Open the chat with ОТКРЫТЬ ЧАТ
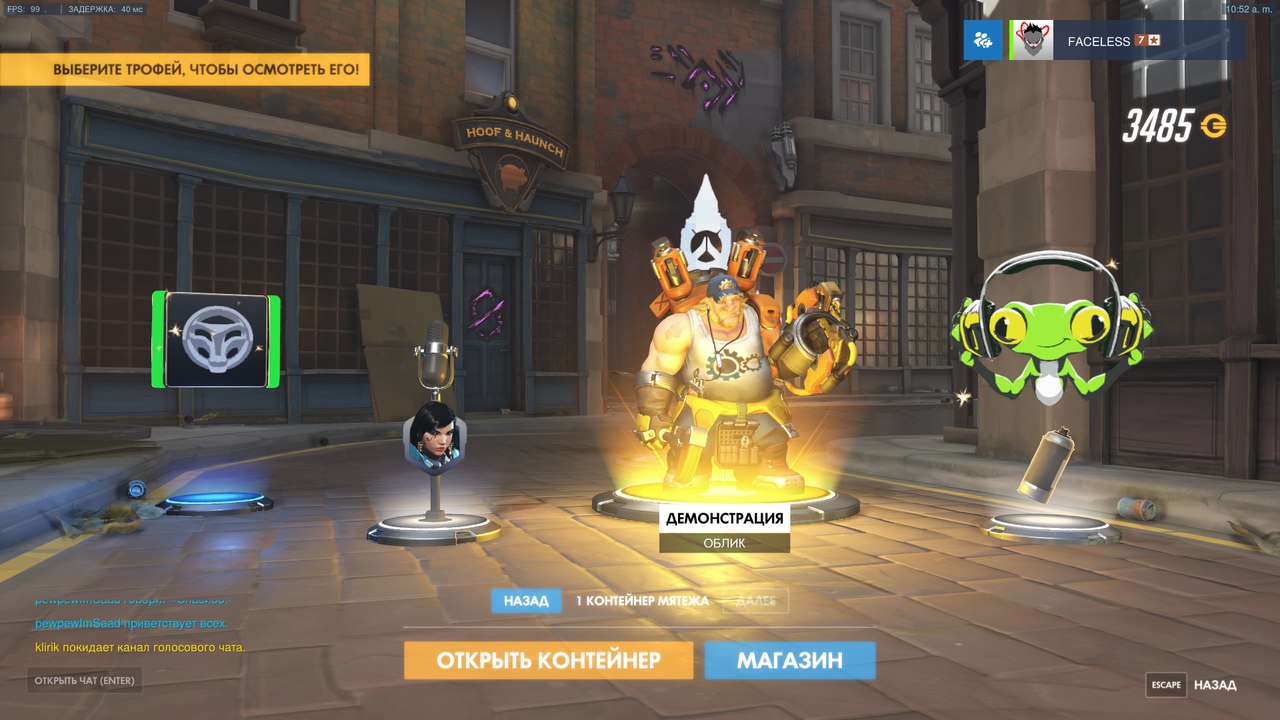 84,681
